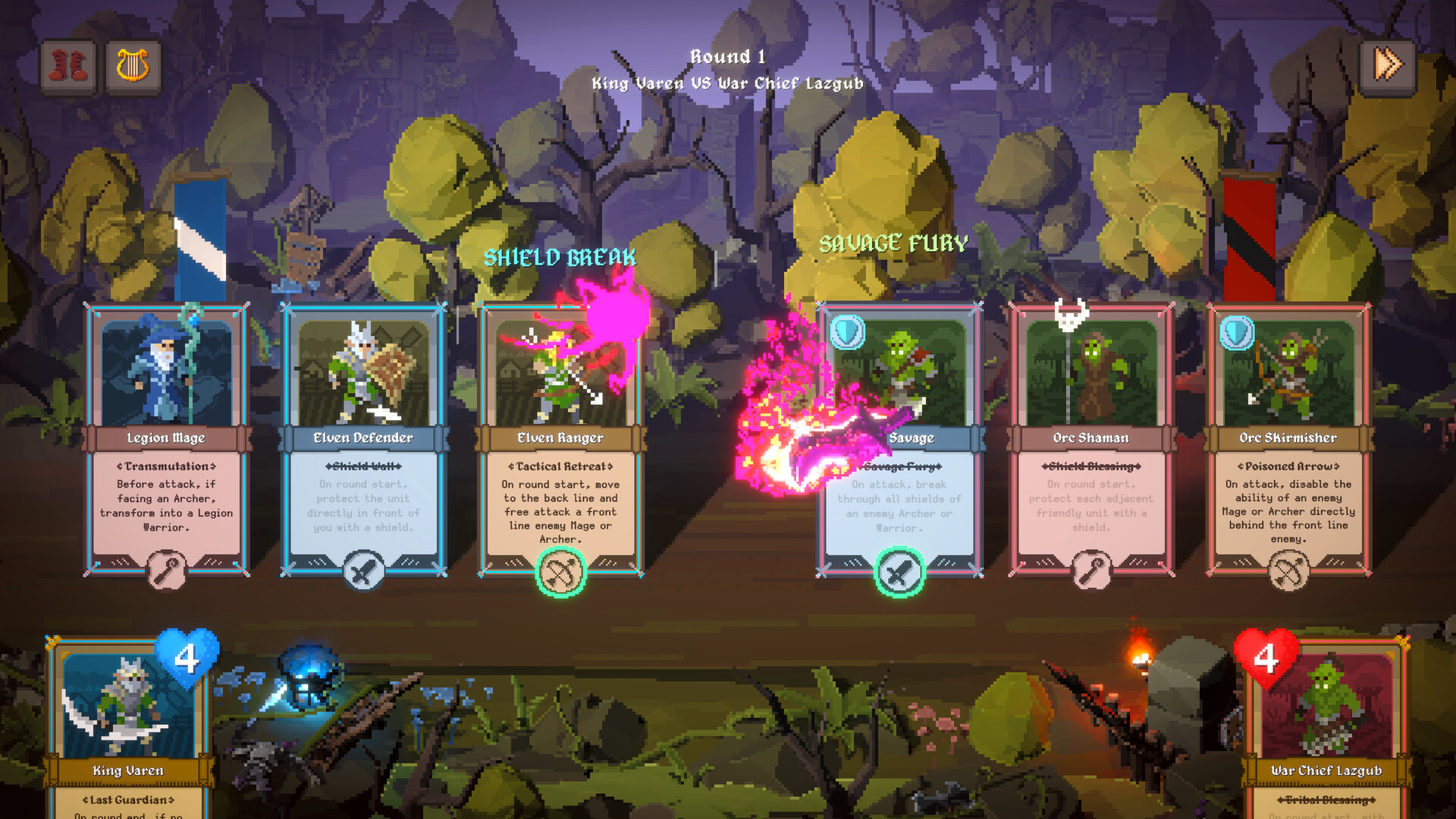Screen dimensions: 1456x819
Task: Click the Orc Skirmisher's shield status icon
Action: click(1236, 333)
